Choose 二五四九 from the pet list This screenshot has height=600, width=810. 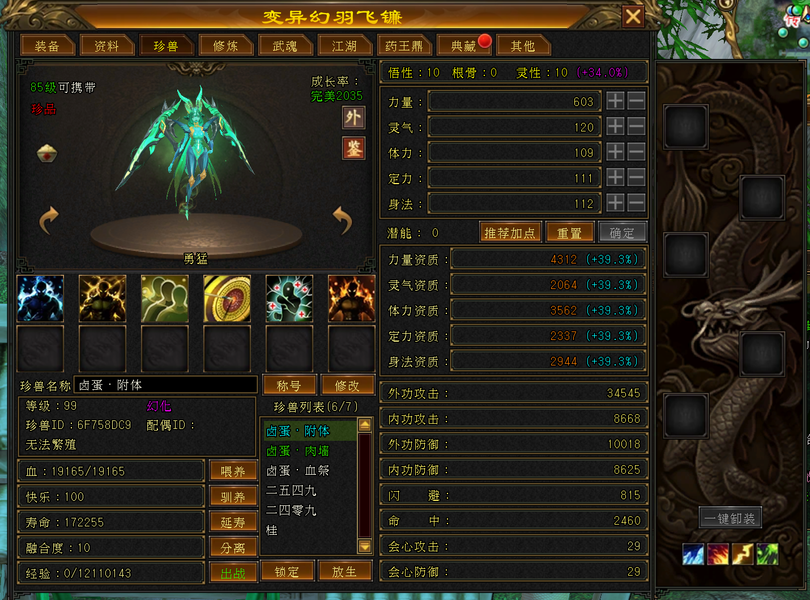click(291, 490)
